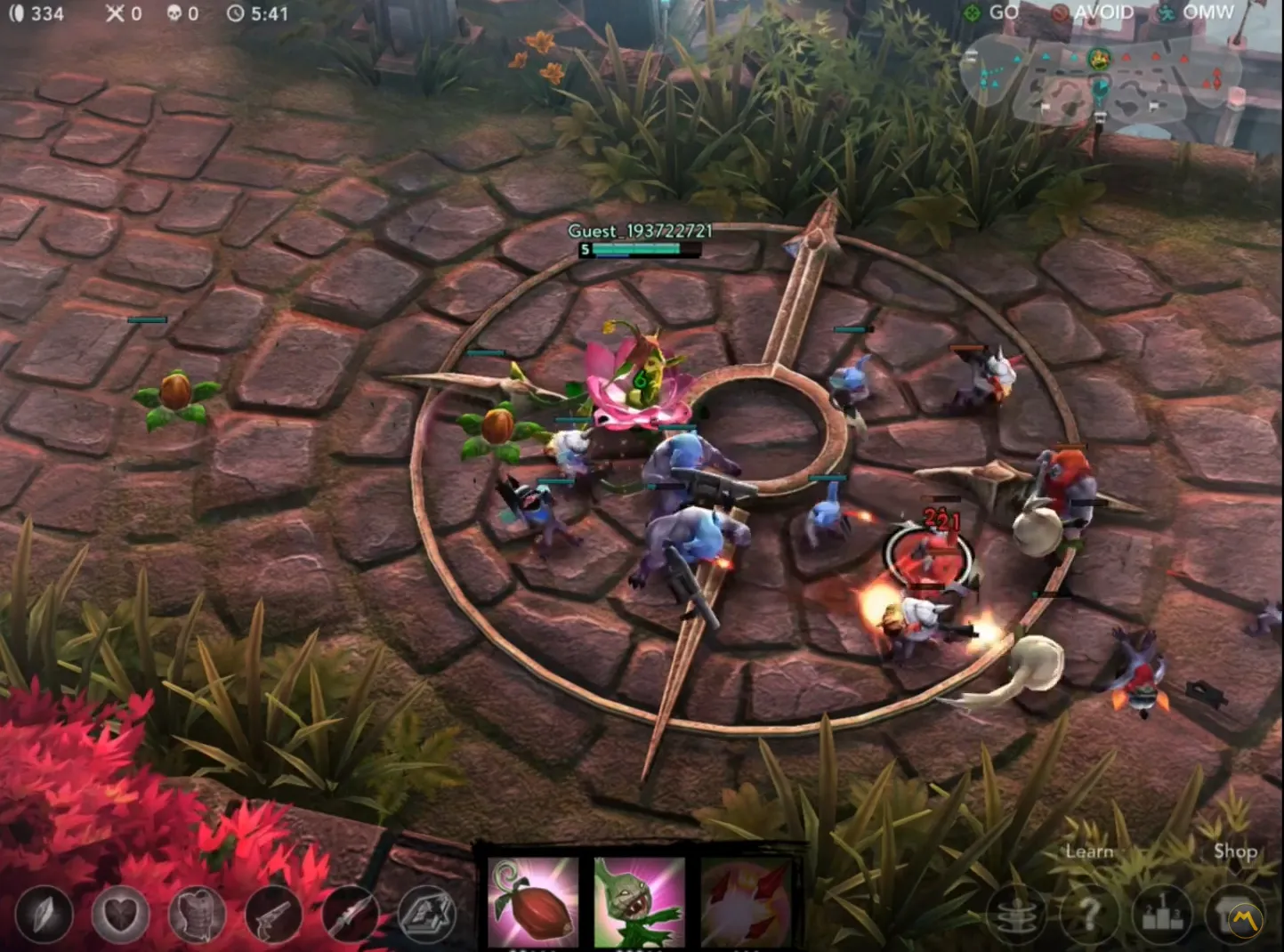Screen dimensions: 1284x952
Task: Open the Learn menu
Action: coord(1088,851)
